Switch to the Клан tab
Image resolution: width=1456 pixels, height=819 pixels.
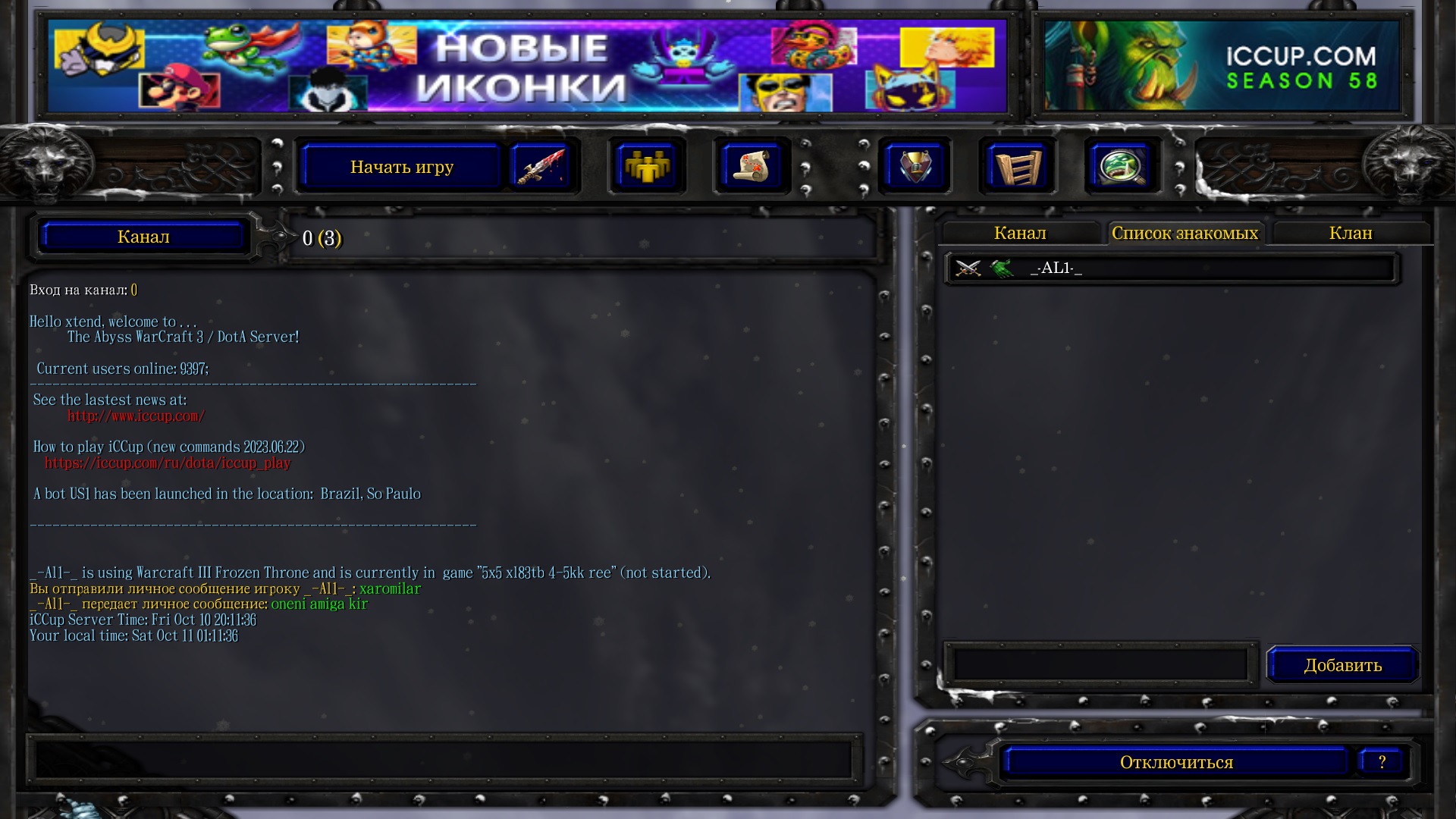coord(1351,234)
